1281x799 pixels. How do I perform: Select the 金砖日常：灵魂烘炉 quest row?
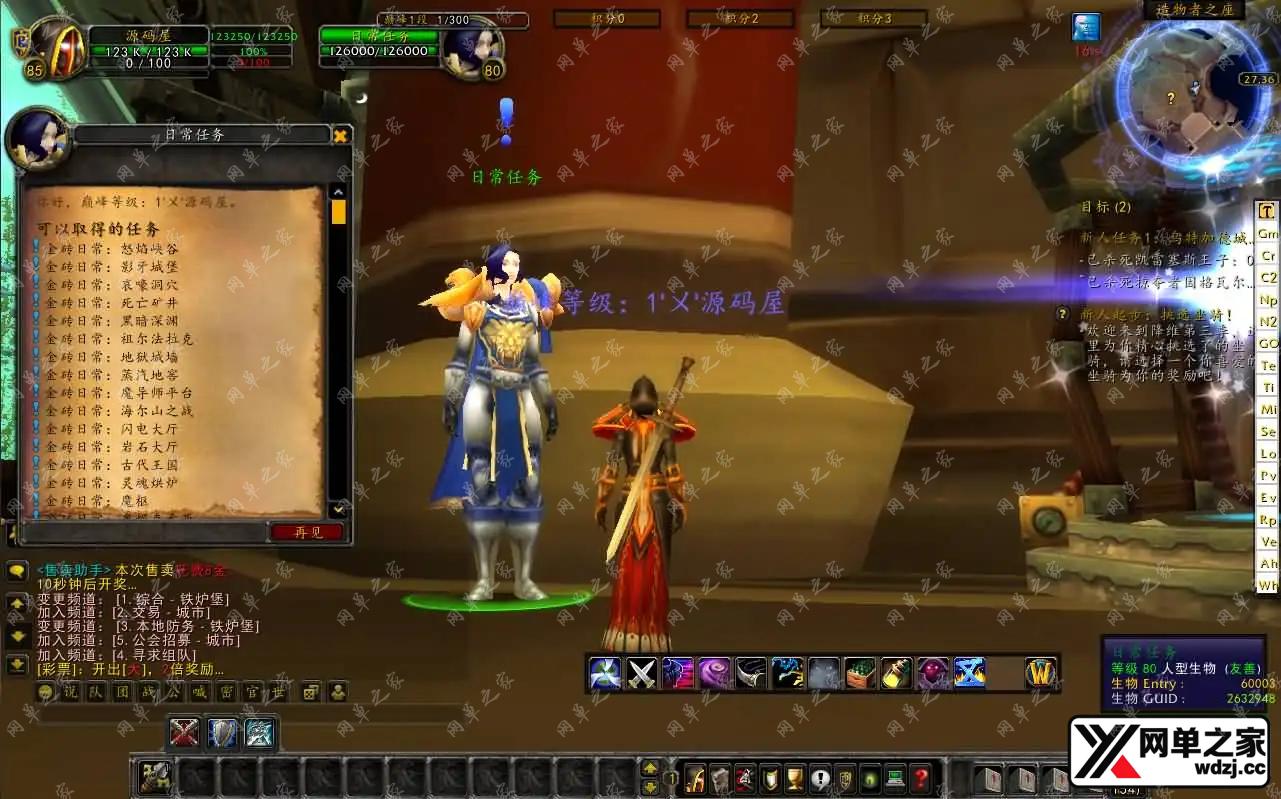110,483
